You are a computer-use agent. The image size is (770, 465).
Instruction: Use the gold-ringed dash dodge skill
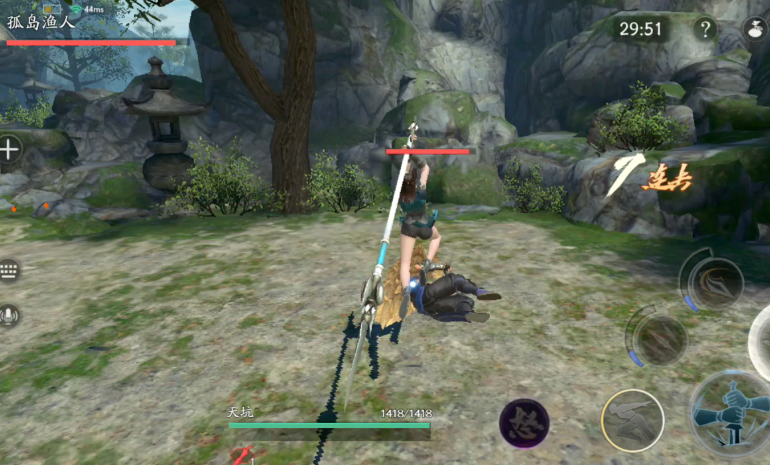(632, 421)
